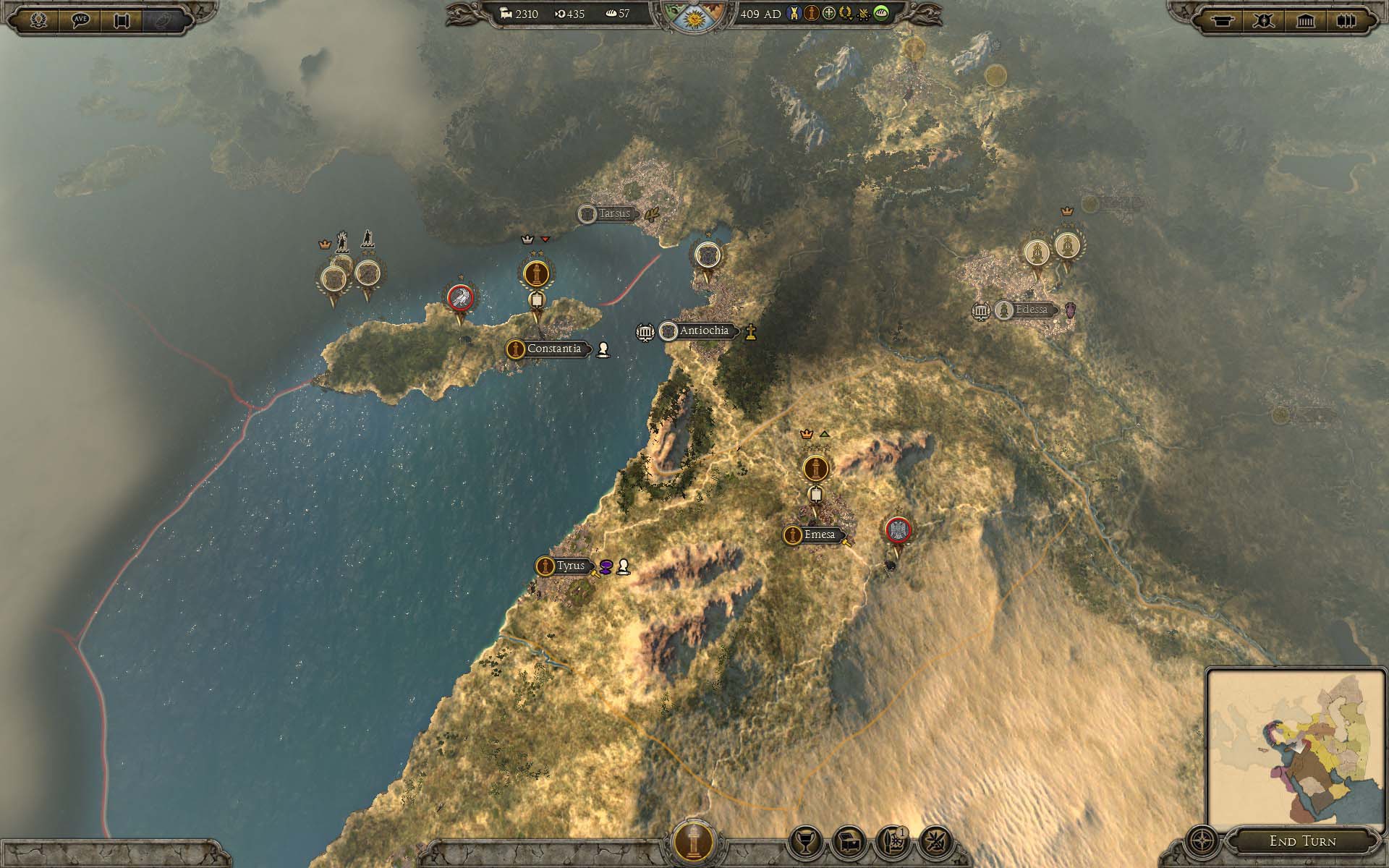Select the Antiochia settlement label
Image resolution: width=1389 pixels, height=868 pixels.
[703, 331]
